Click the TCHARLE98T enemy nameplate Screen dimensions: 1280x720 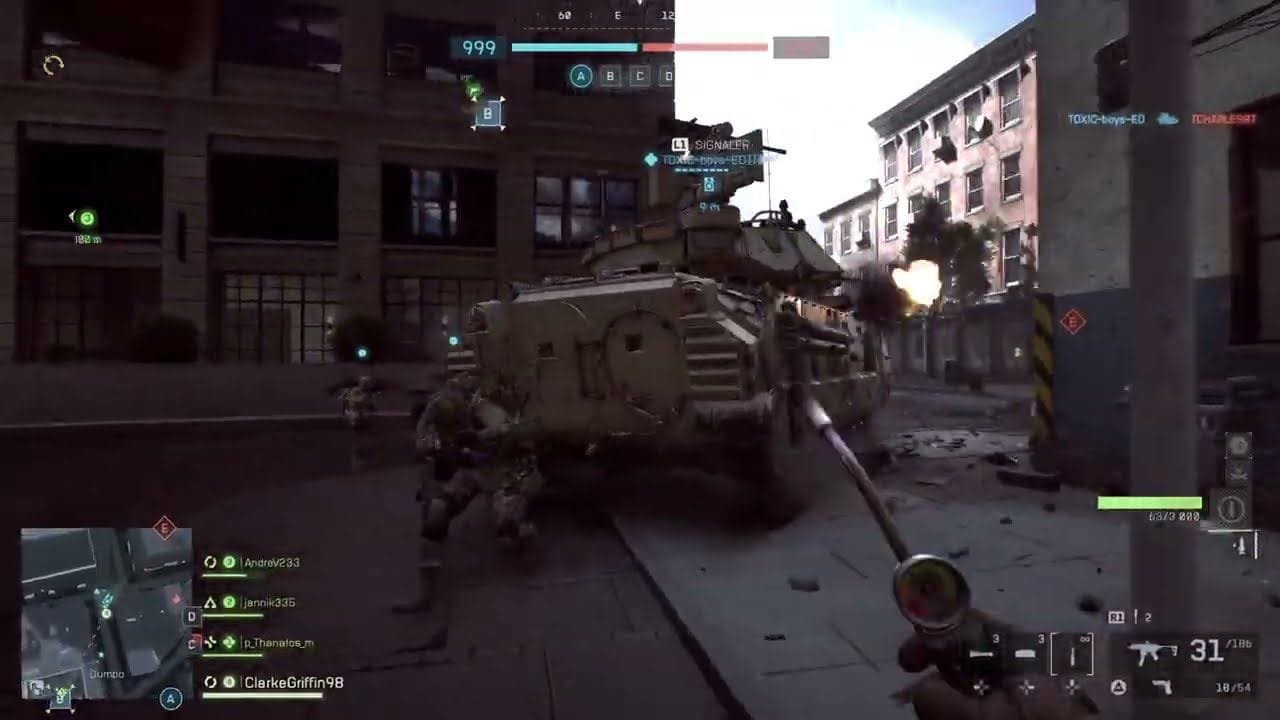tap(1226, 116)
